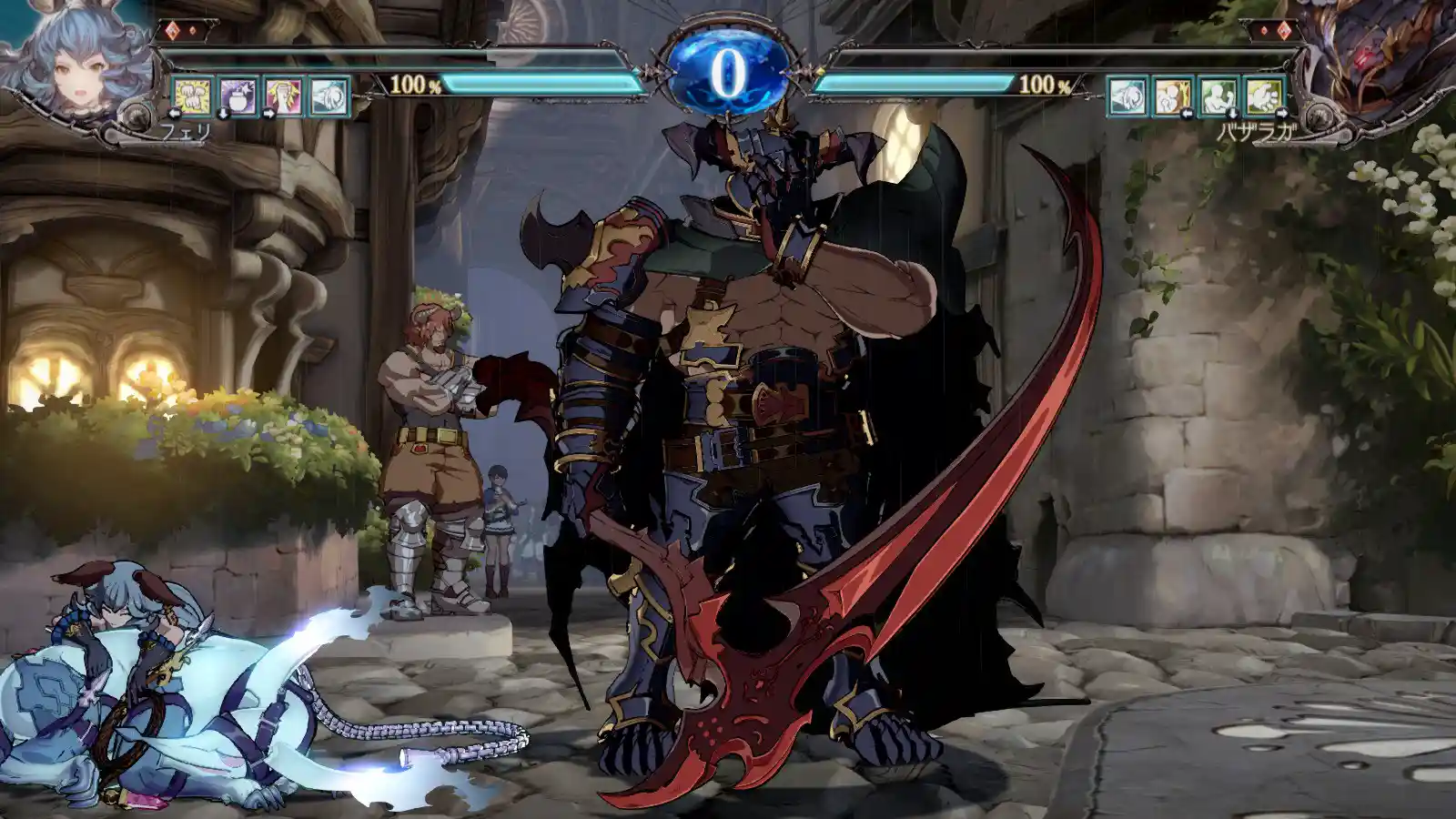The image size is (1456, 819).
Task: Activate Ferry's purple pot skill icon
Action: click(x=238, y=96)
